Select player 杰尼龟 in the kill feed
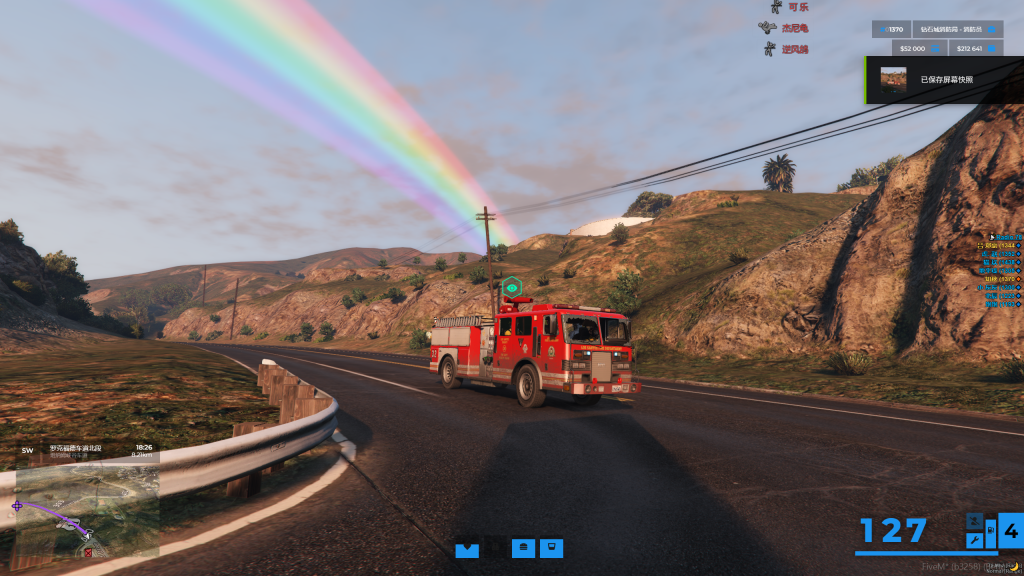 (x=794, y=28)
